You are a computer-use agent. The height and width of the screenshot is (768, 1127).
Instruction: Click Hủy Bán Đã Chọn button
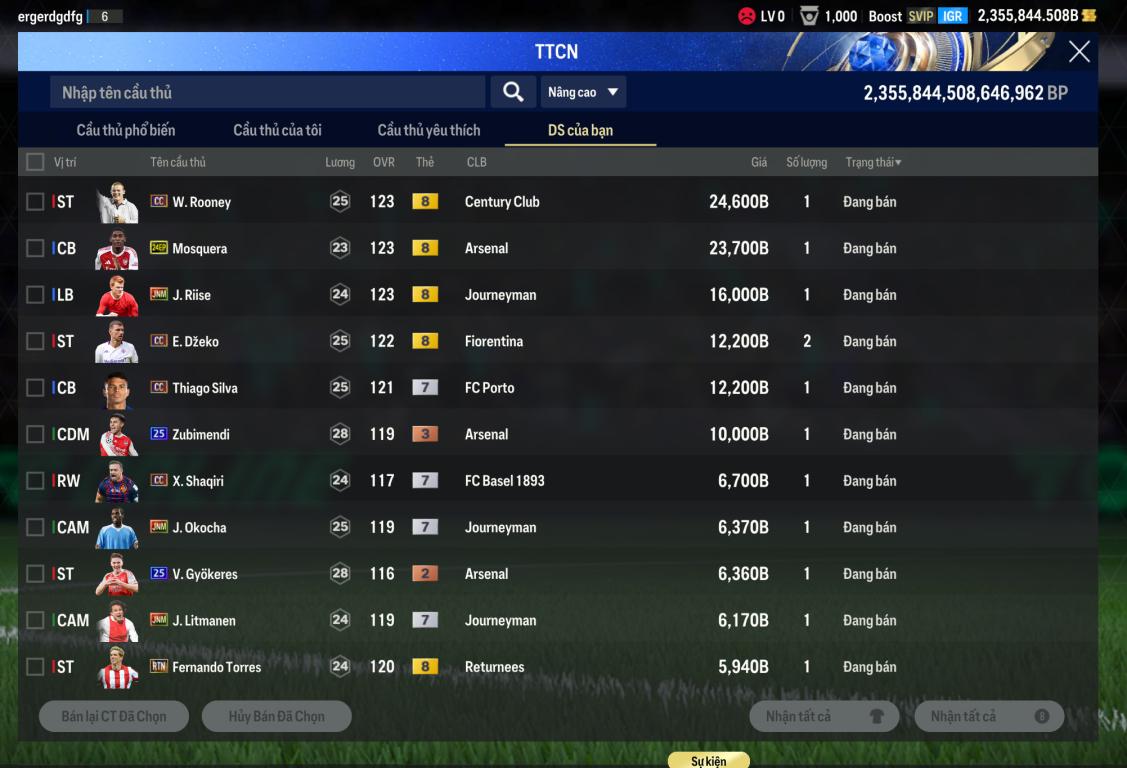point(276,716)
